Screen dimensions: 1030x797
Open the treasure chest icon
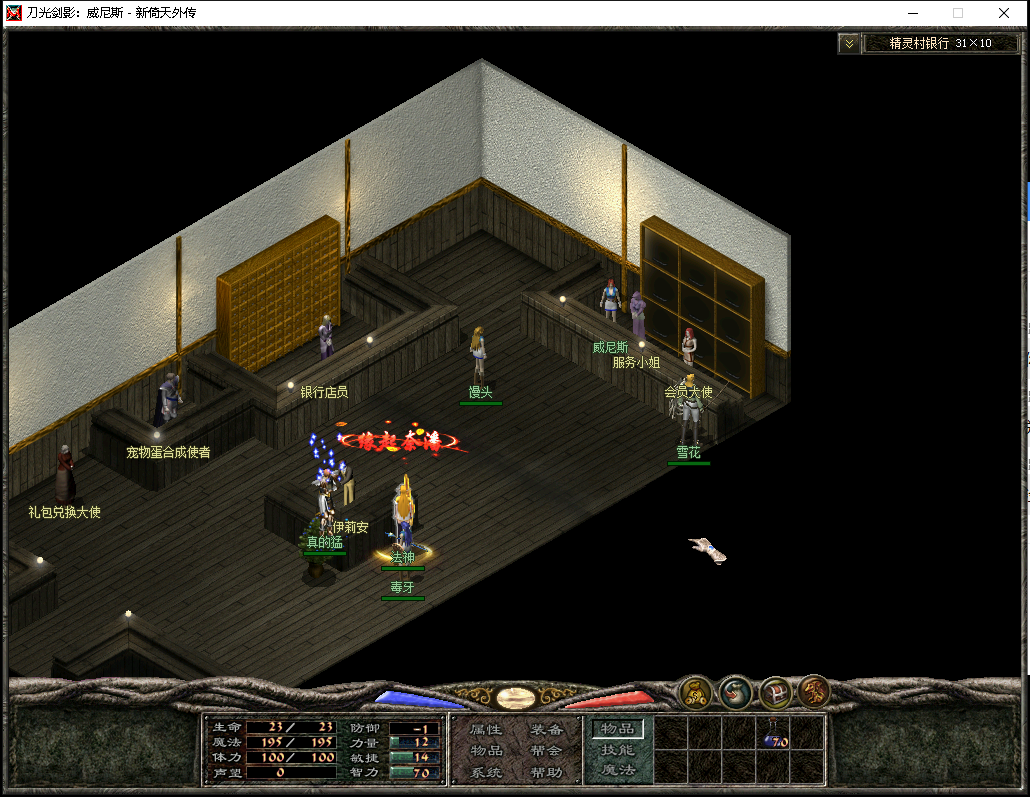pyautogui.click(x=775, y=691)
